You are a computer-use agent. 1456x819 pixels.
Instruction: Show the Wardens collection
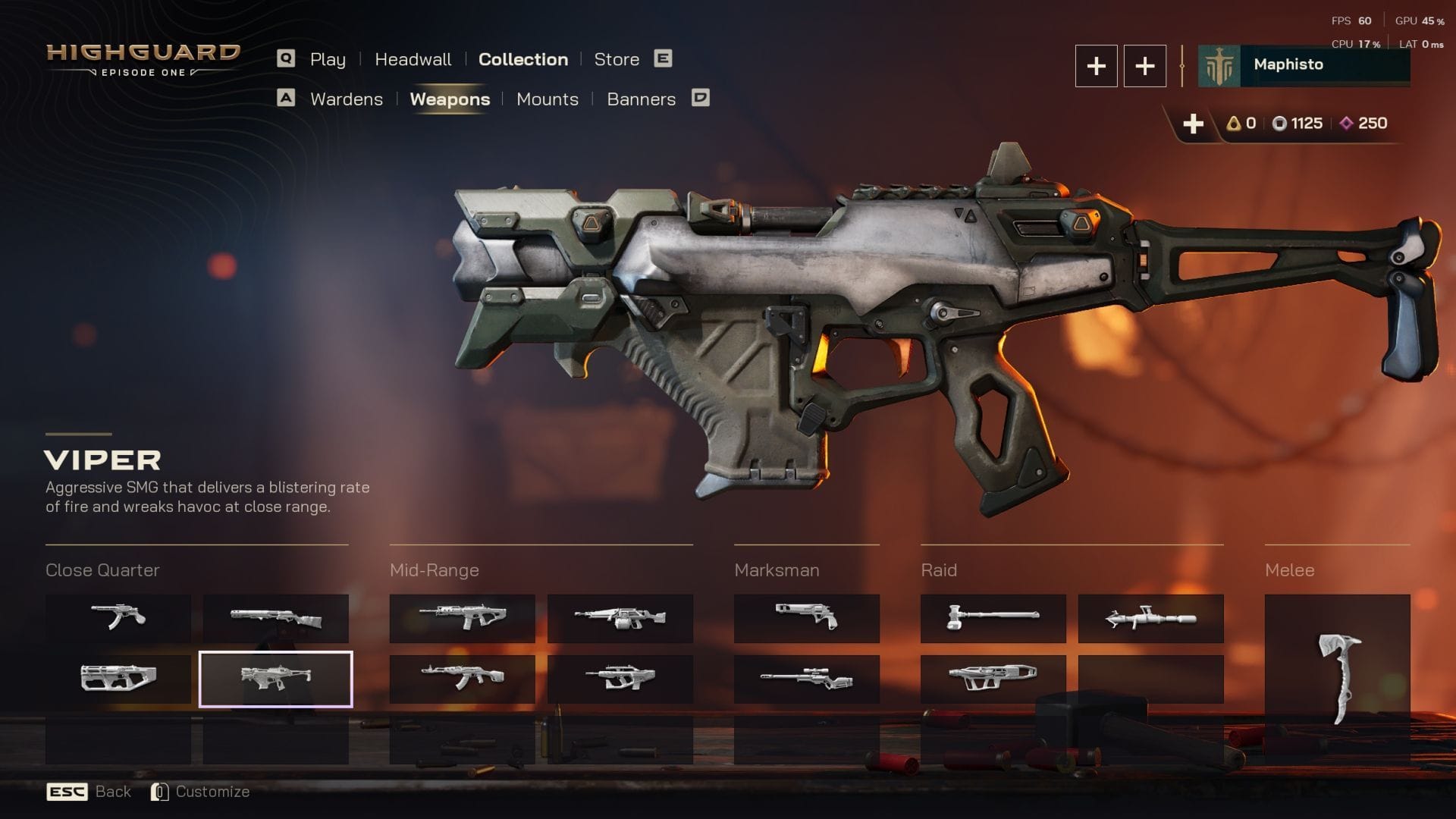click(346, 99)
